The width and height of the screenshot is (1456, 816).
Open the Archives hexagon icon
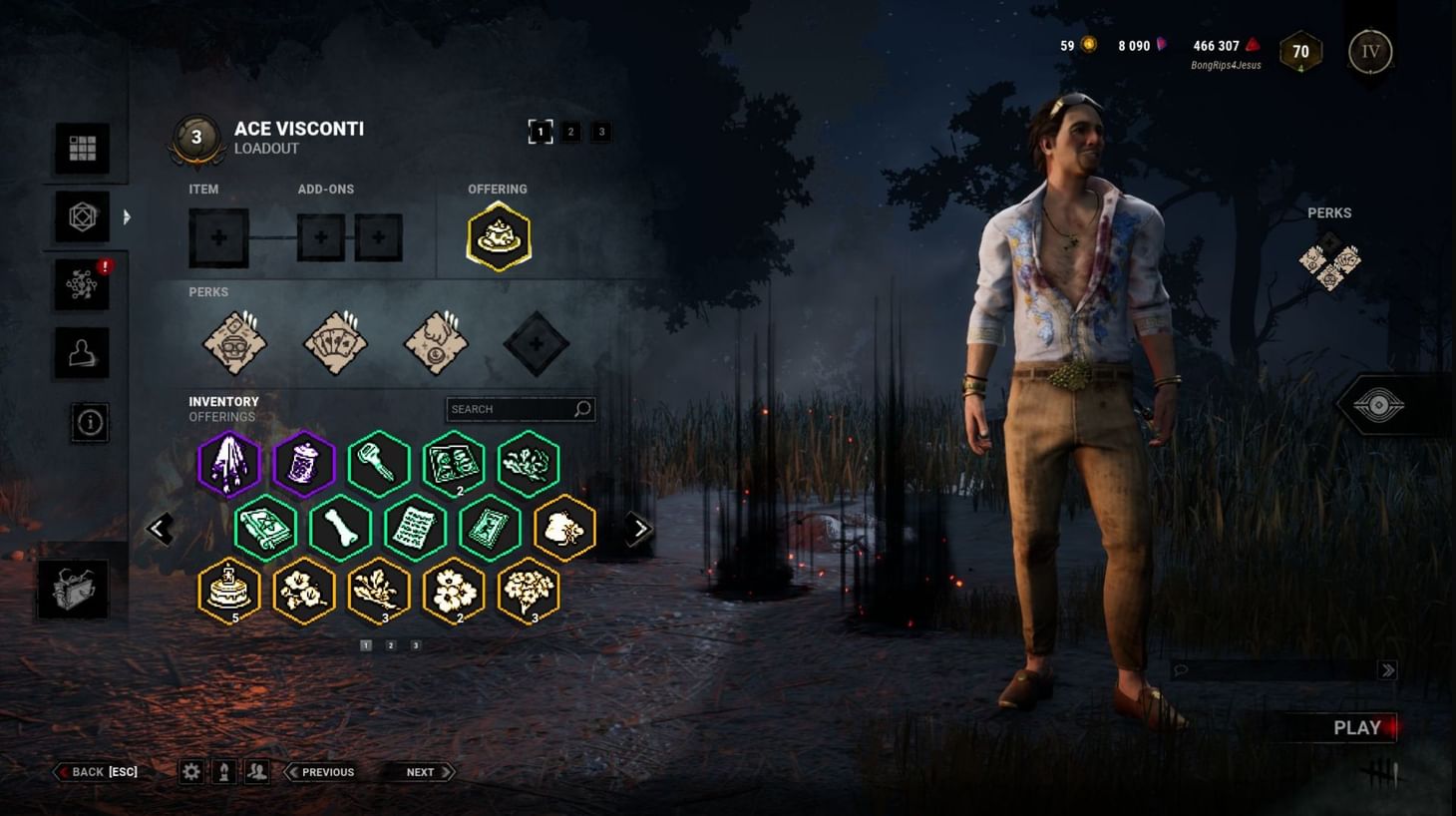pyautogui.click(x=84, y=216)
